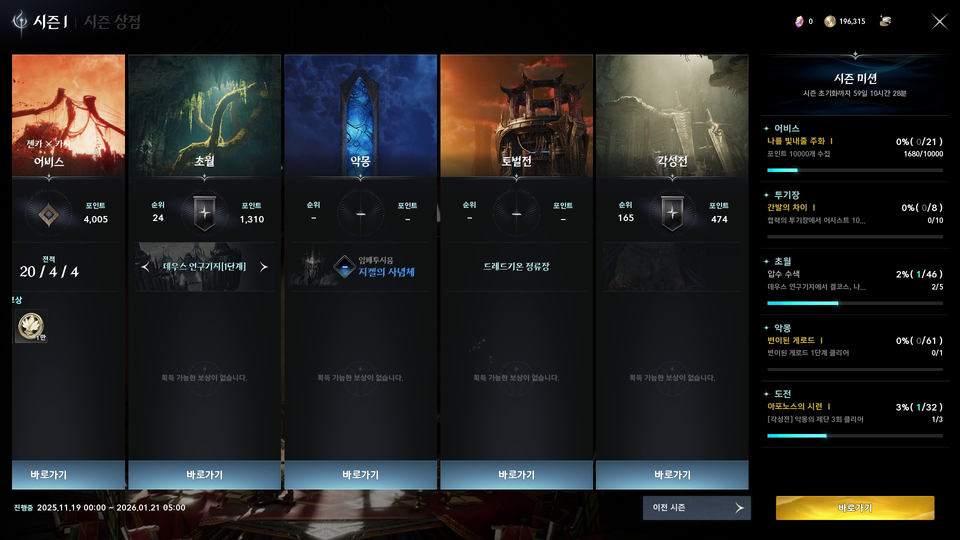Click 바로가기 under the 초월 card

coord(204,474)
